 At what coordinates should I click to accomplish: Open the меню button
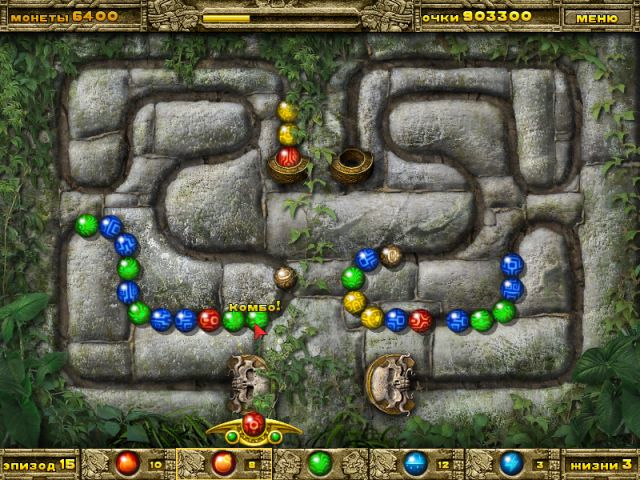coord(597,17)
